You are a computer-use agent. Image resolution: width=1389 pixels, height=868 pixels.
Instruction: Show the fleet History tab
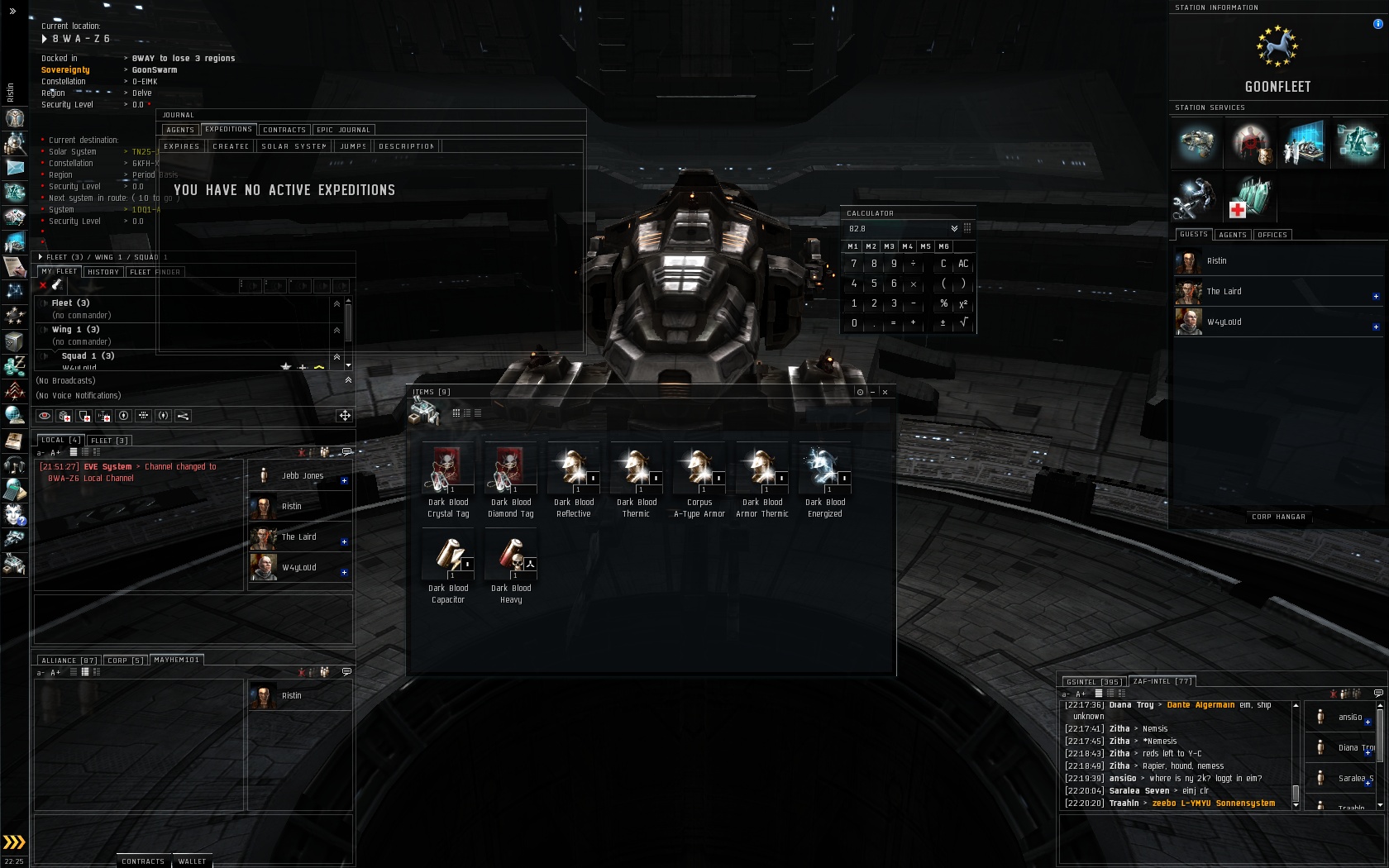(x=103, y=272)
